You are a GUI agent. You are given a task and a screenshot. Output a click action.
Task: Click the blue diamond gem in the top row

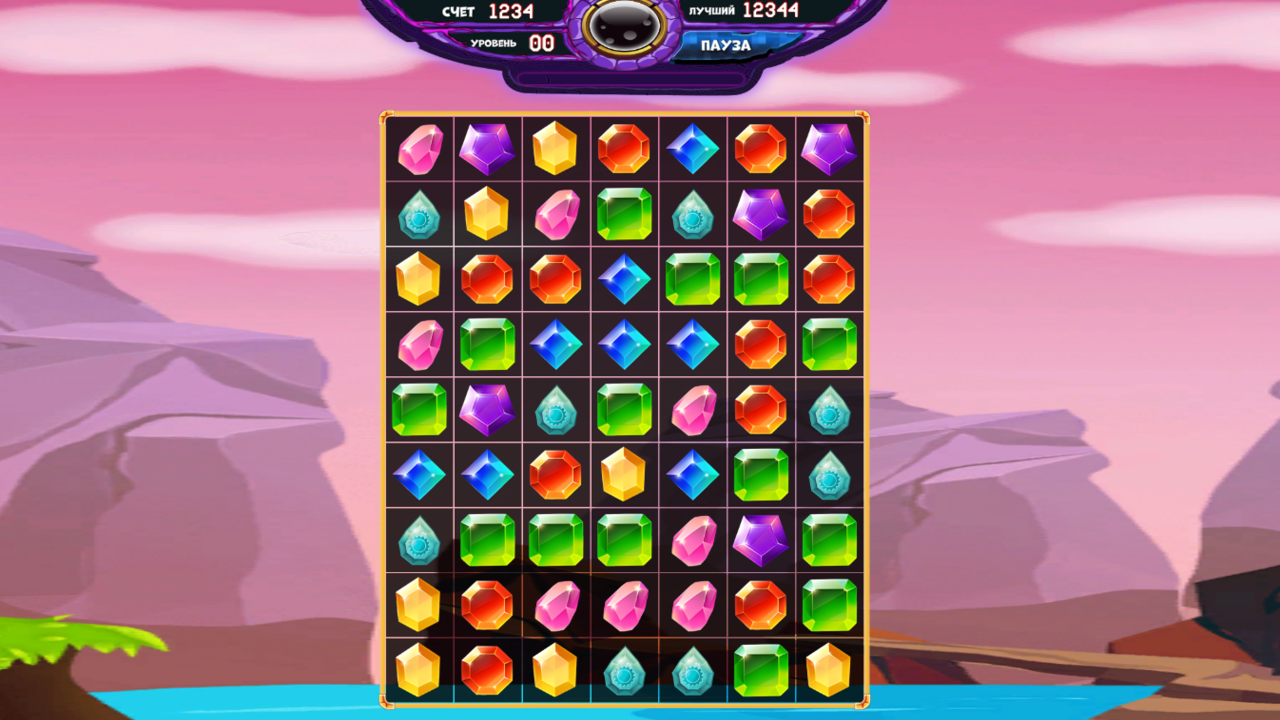point(693,150)
